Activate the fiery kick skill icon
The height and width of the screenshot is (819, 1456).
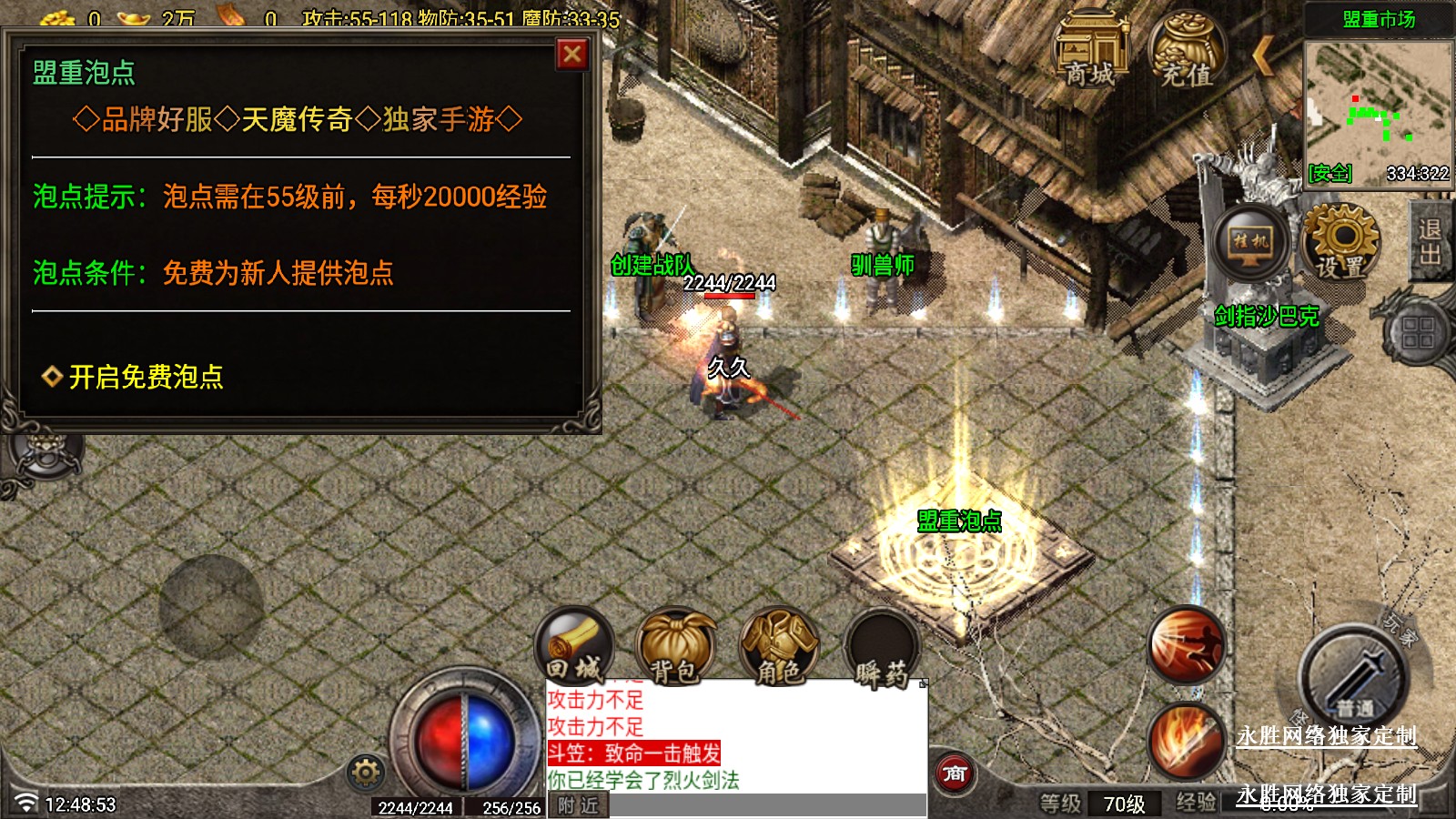coord(1186,644)
